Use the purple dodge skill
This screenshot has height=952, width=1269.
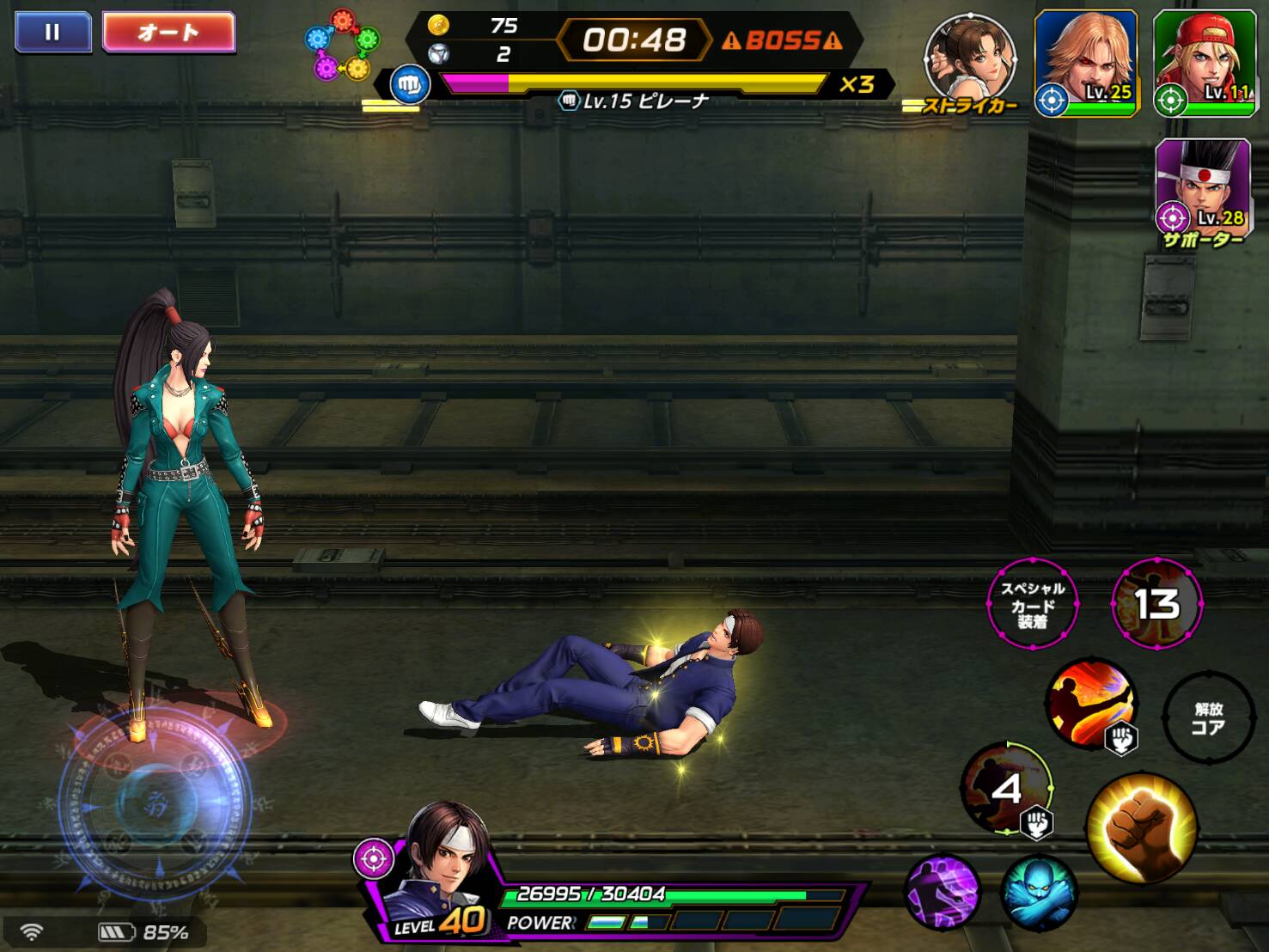(943, 892)
